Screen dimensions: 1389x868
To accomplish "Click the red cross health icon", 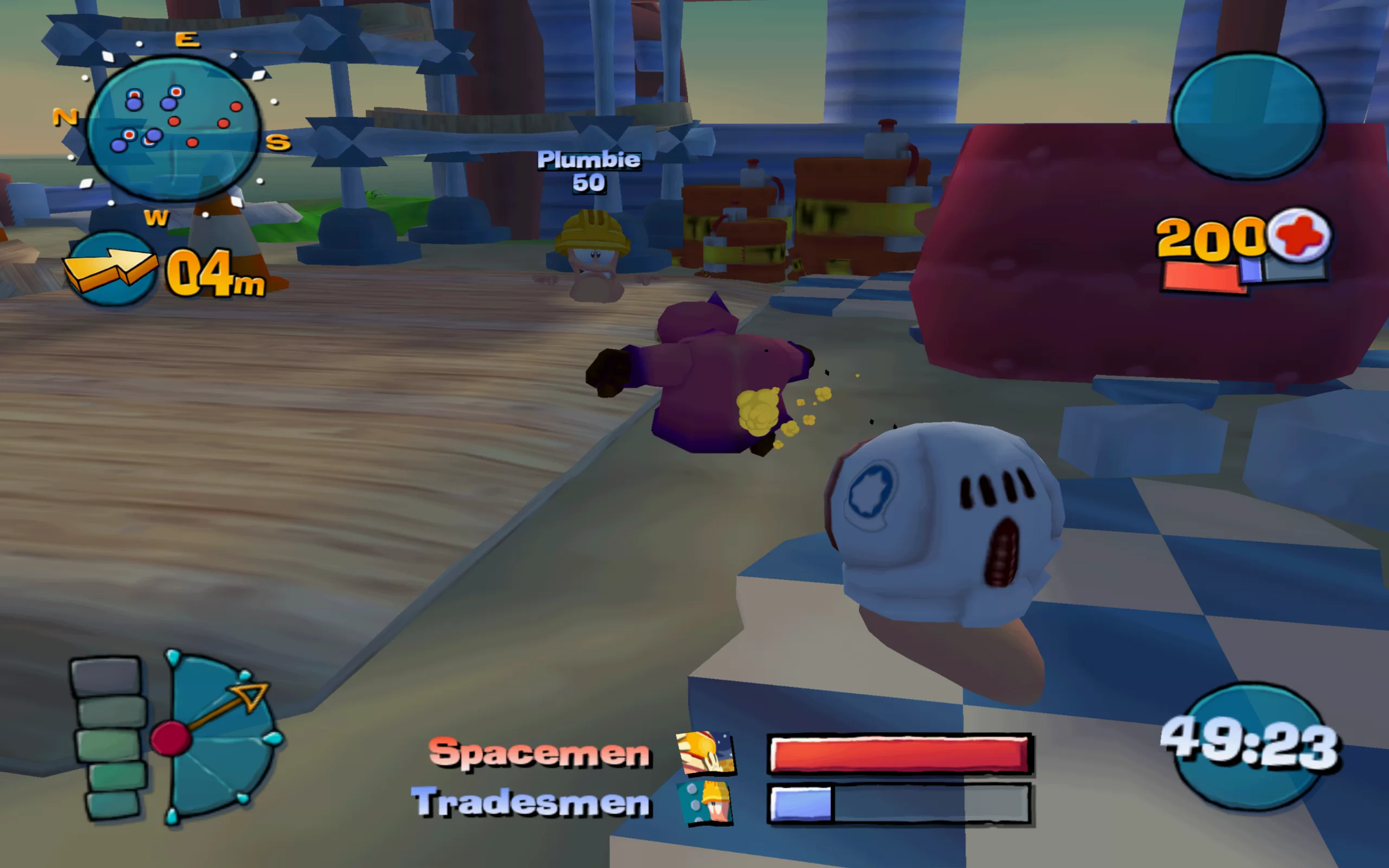I will [1301, 235].
